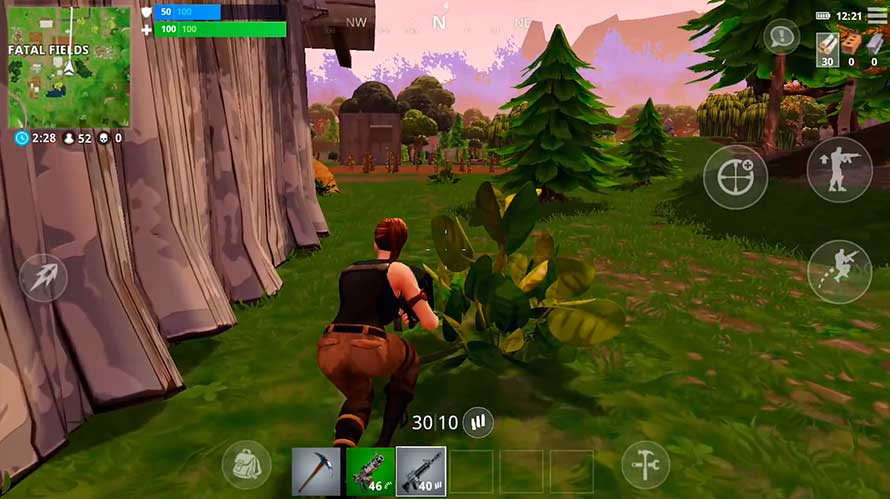Select the wood building material
This screenshot has width=890, height=499.
(x=827, y=47)
